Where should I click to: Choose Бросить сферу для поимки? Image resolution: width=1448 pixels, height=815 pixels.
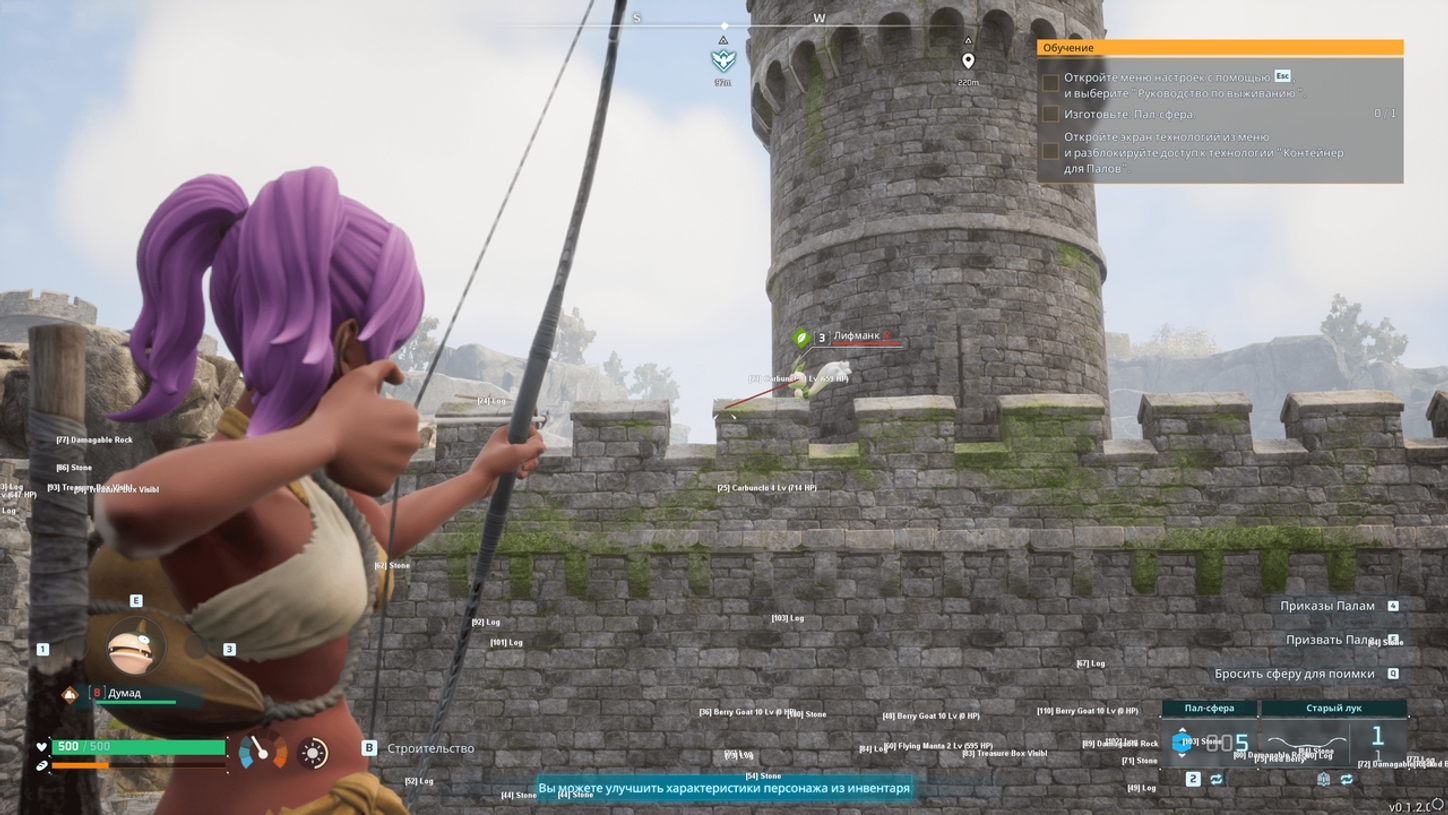coord(1294,674)
